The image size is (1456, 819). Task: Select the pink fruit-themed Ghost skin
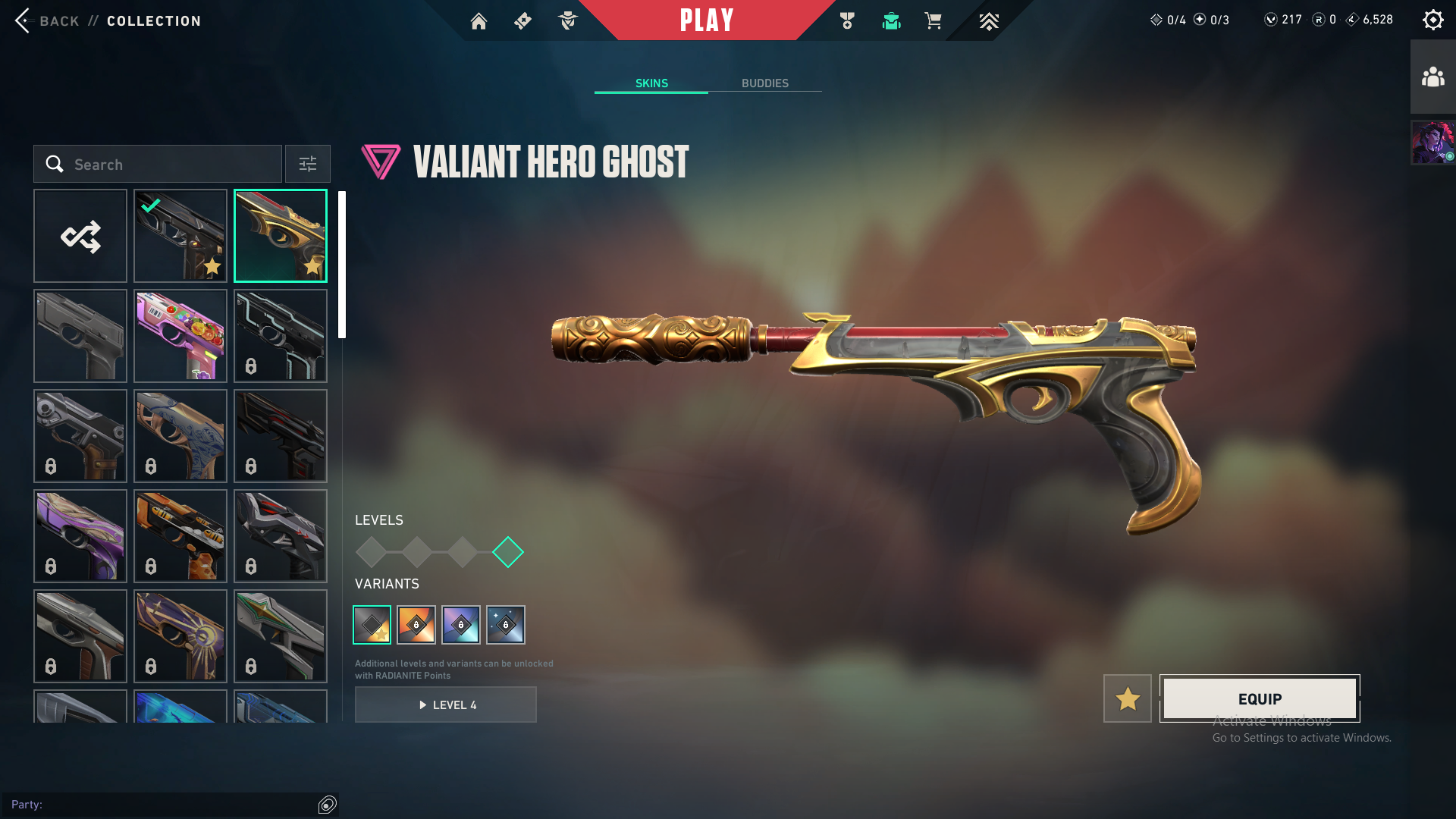coord(180,336)
